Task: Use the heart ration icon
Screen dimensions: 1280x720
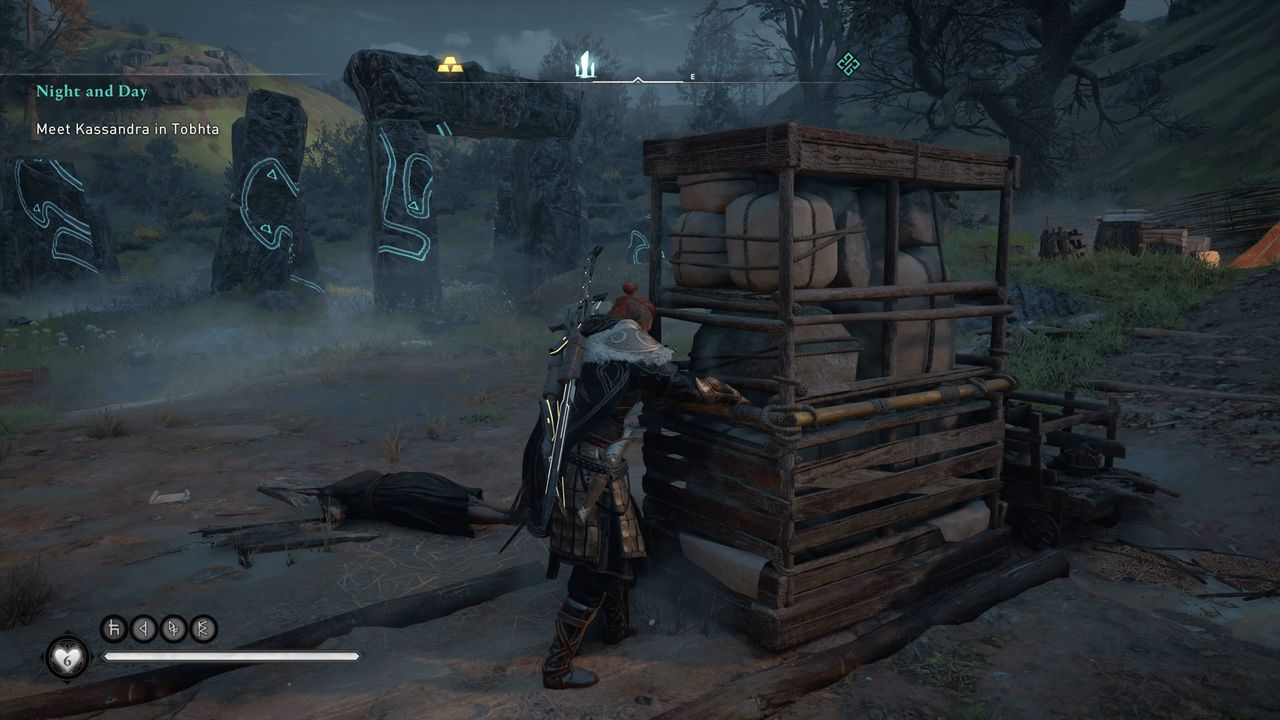Action: [x=67, y=656]
